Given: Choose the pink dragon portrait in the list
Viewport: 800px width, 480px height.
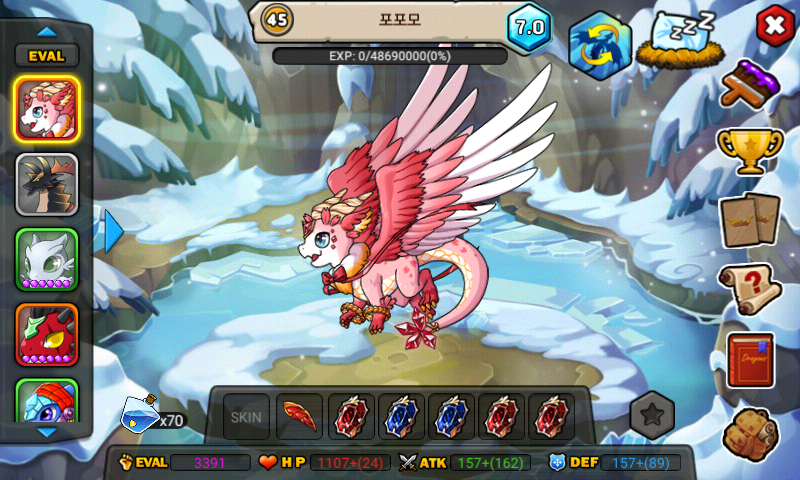Looking at the screenshot, I should [47, 108].
